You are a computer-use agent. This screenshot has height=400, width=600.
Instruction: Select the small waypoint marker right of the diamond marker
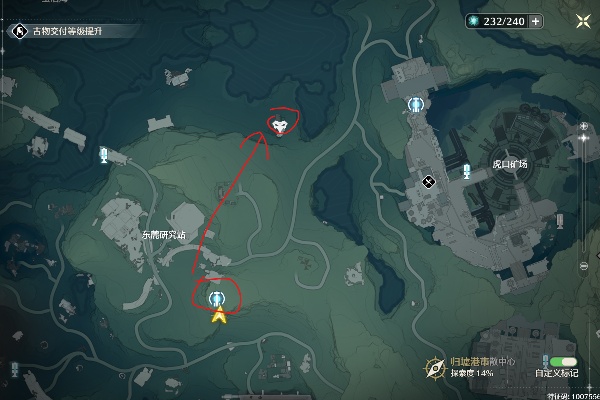(x=465, y=171)
